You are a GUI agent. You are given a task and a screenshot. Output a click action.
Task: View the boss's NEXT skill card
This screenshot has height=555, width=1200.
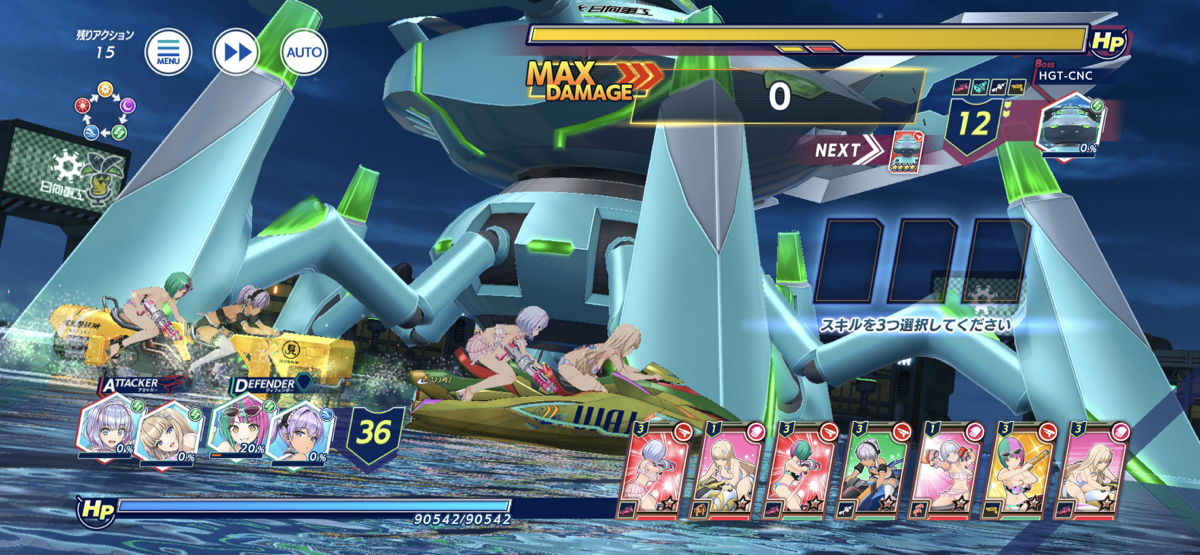click(x=905, y=150)
